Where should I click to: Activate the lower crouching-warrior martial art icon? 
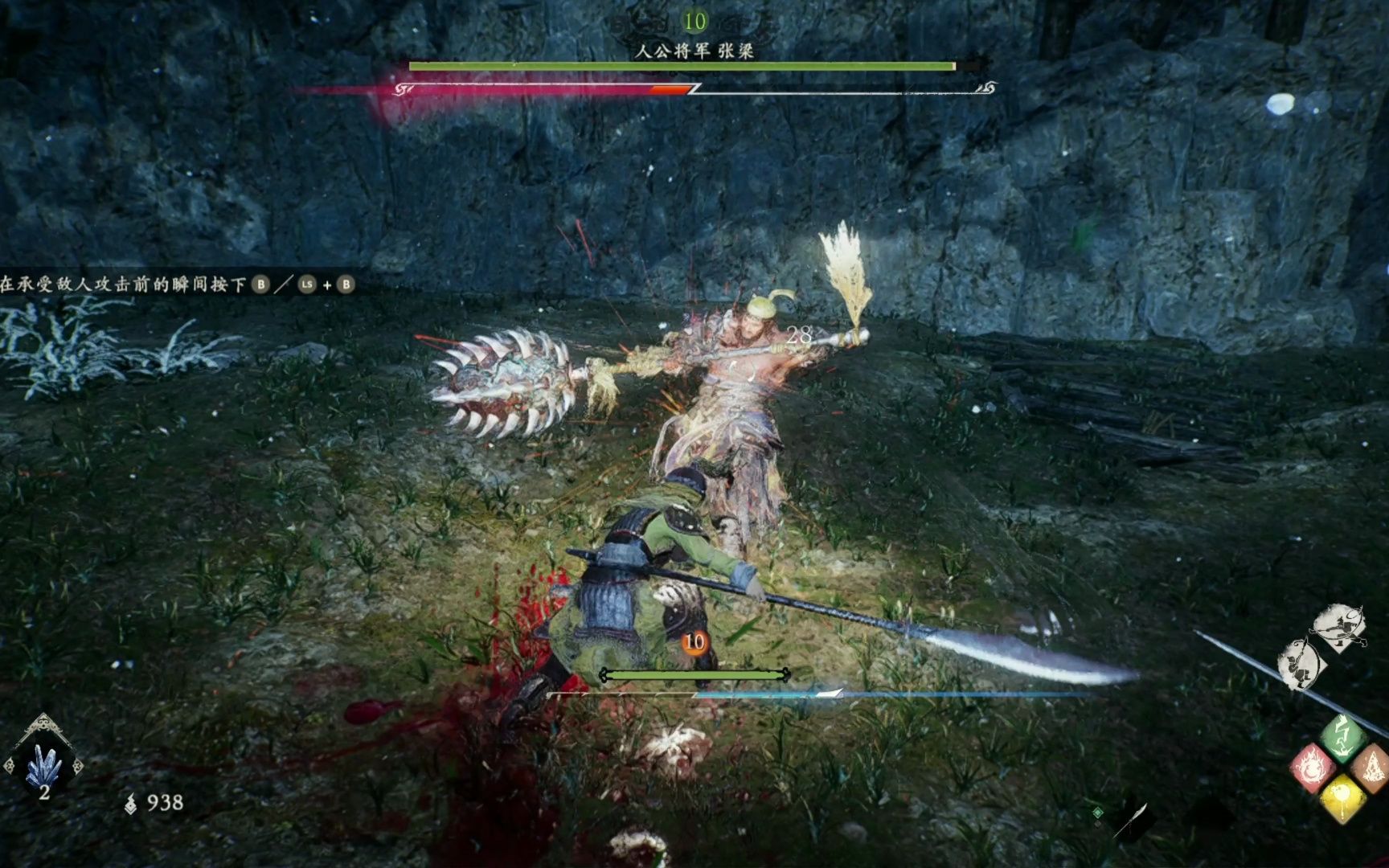(1299, 664)
